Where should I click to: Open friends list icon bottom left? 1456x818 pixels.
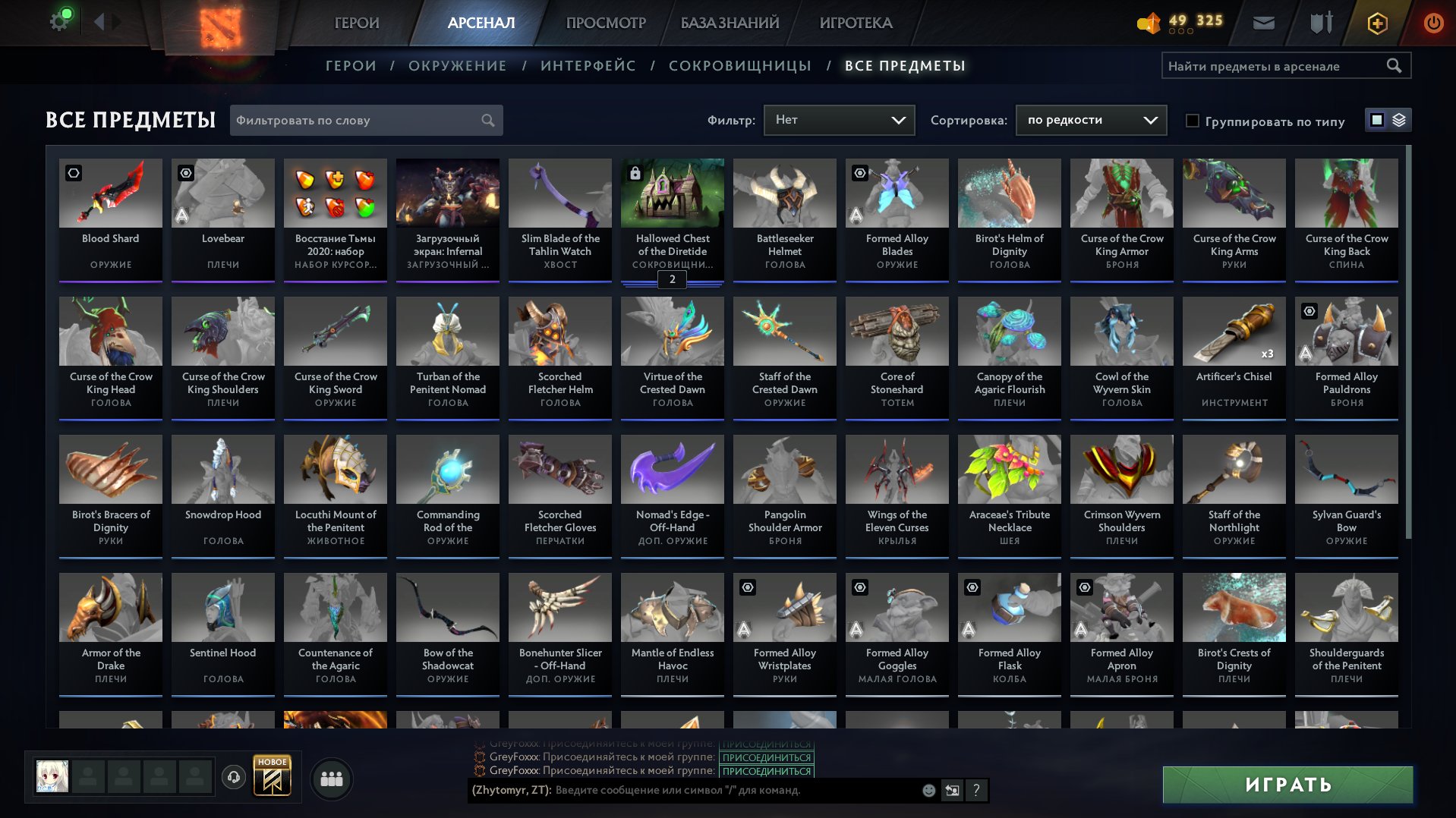330,778
